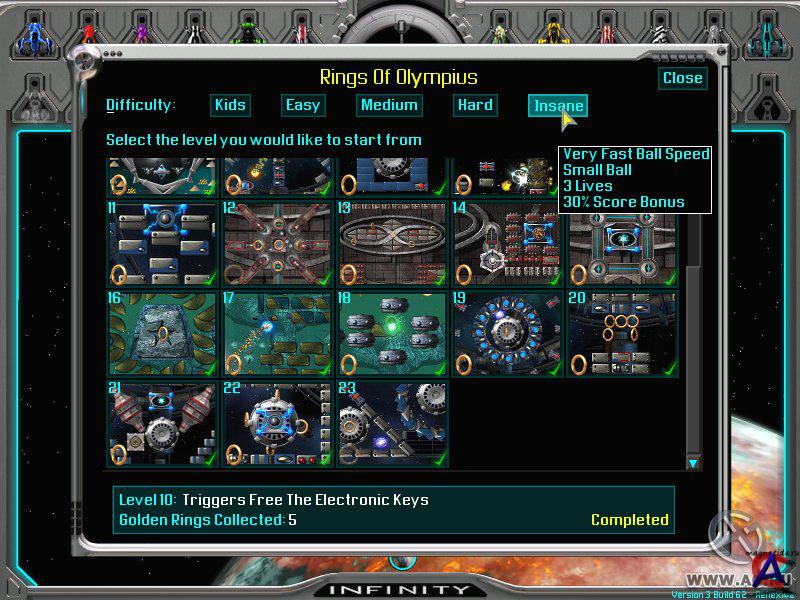Select level 11 thumbnail
Viewport: 800px width, 600px height.
(x=163, y=243)
